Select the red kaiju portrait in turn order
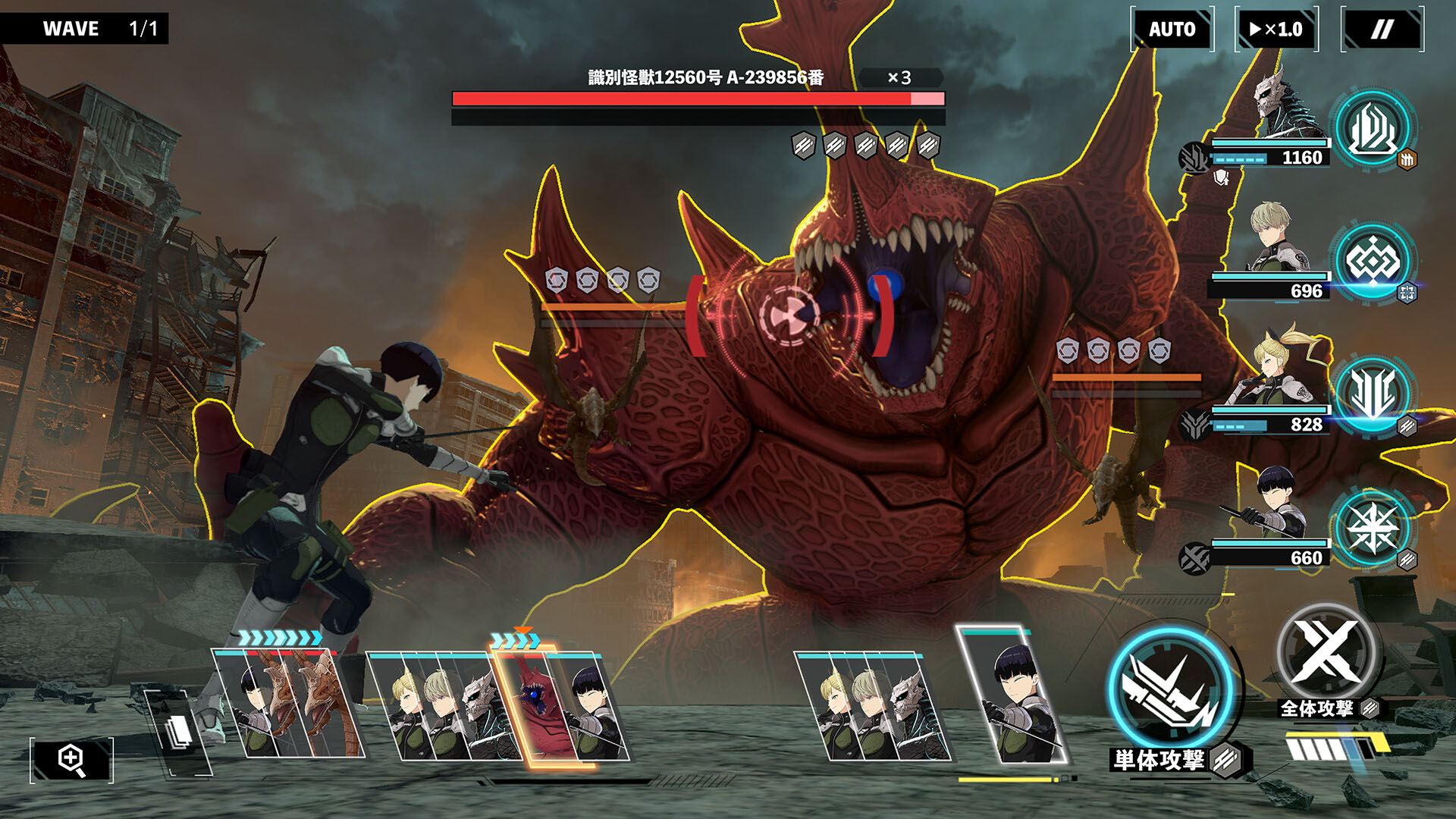 pos(537,705)
